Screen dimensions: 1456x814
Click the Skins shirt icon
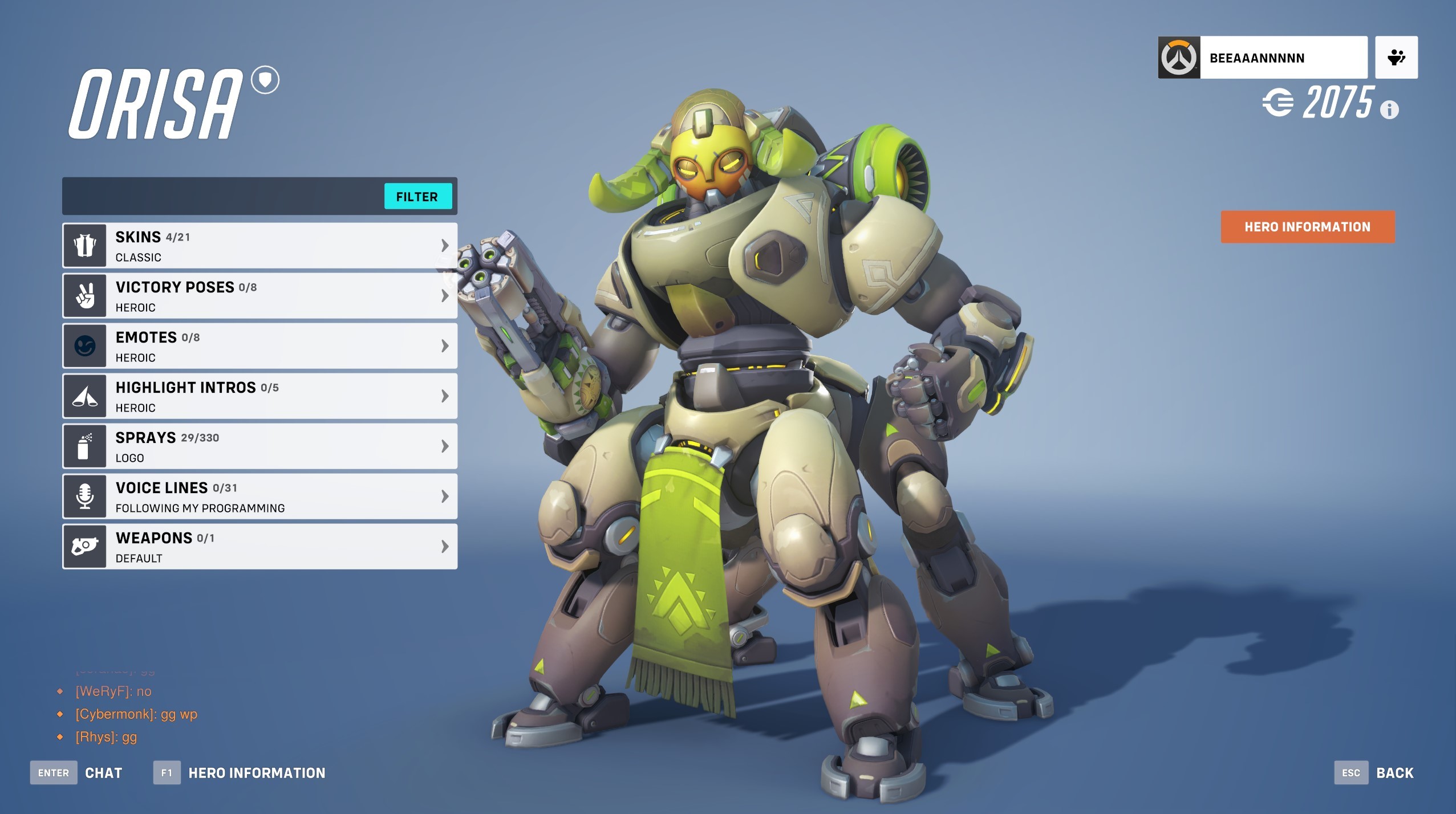click(x=84, y=245)
